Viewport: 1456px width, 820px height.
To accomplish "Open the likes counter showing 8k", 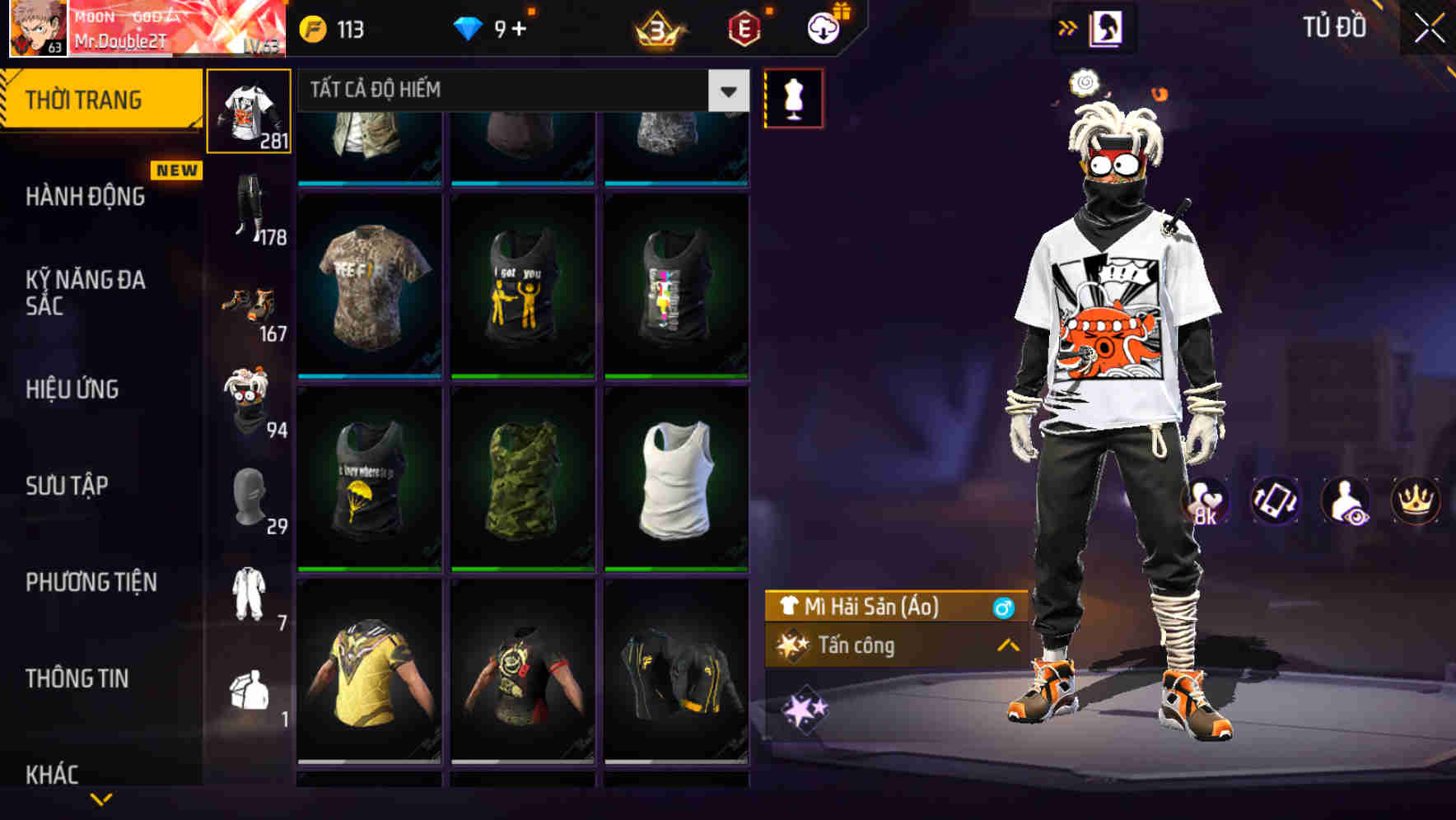I will click(x=1205, y=501).
